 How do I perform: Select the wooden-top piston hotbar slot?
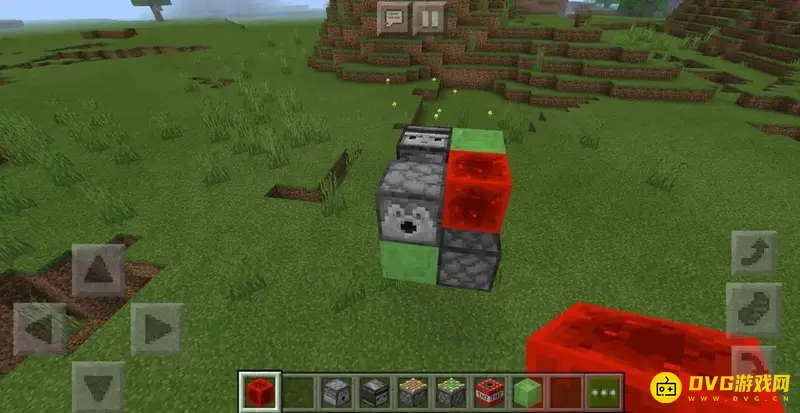pos(412,391)
